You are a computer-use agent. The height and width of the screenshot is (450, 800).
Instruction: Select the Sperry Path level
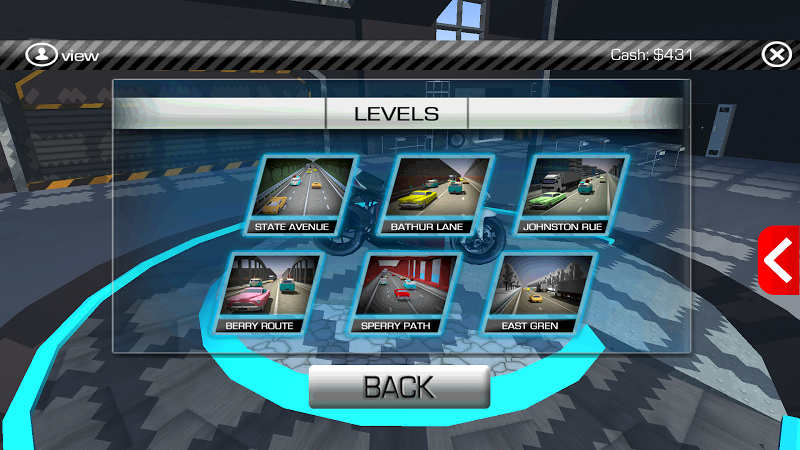click(400, 291)
